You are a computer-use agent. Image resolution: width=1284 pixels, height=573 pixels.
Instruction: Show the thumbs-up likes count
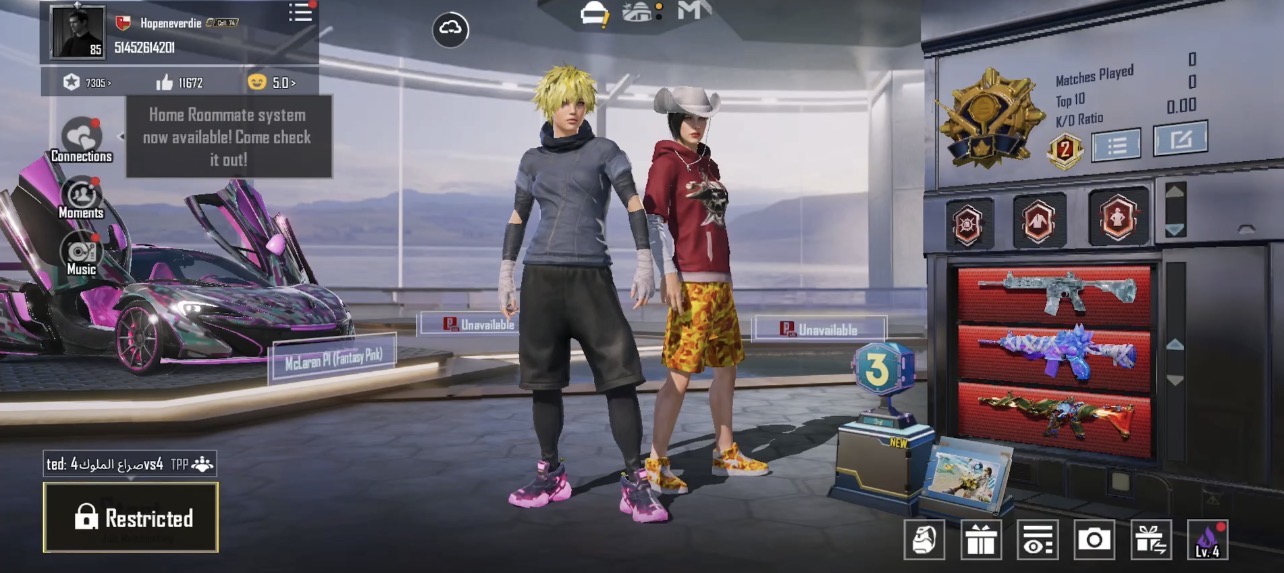pyautogui.click(x=179, y=83)
